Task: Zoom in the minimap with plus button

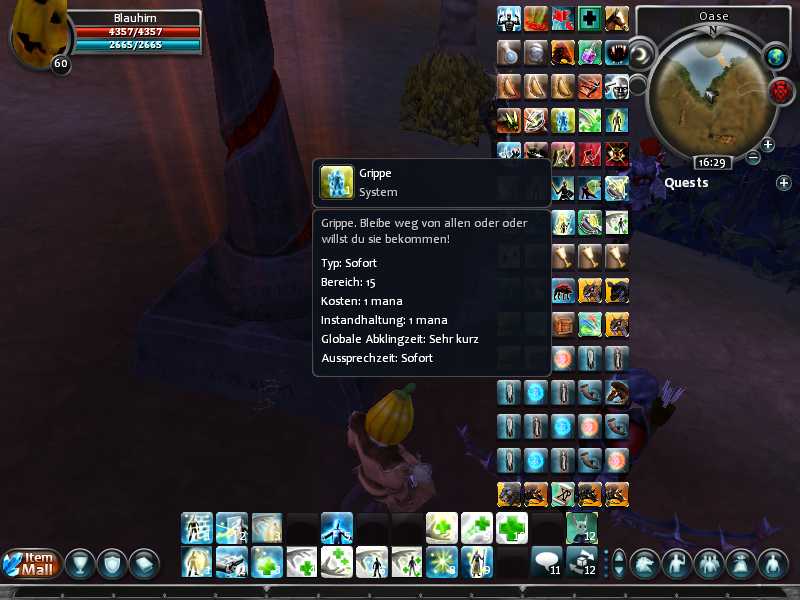Action: click(x=768, y=144)
